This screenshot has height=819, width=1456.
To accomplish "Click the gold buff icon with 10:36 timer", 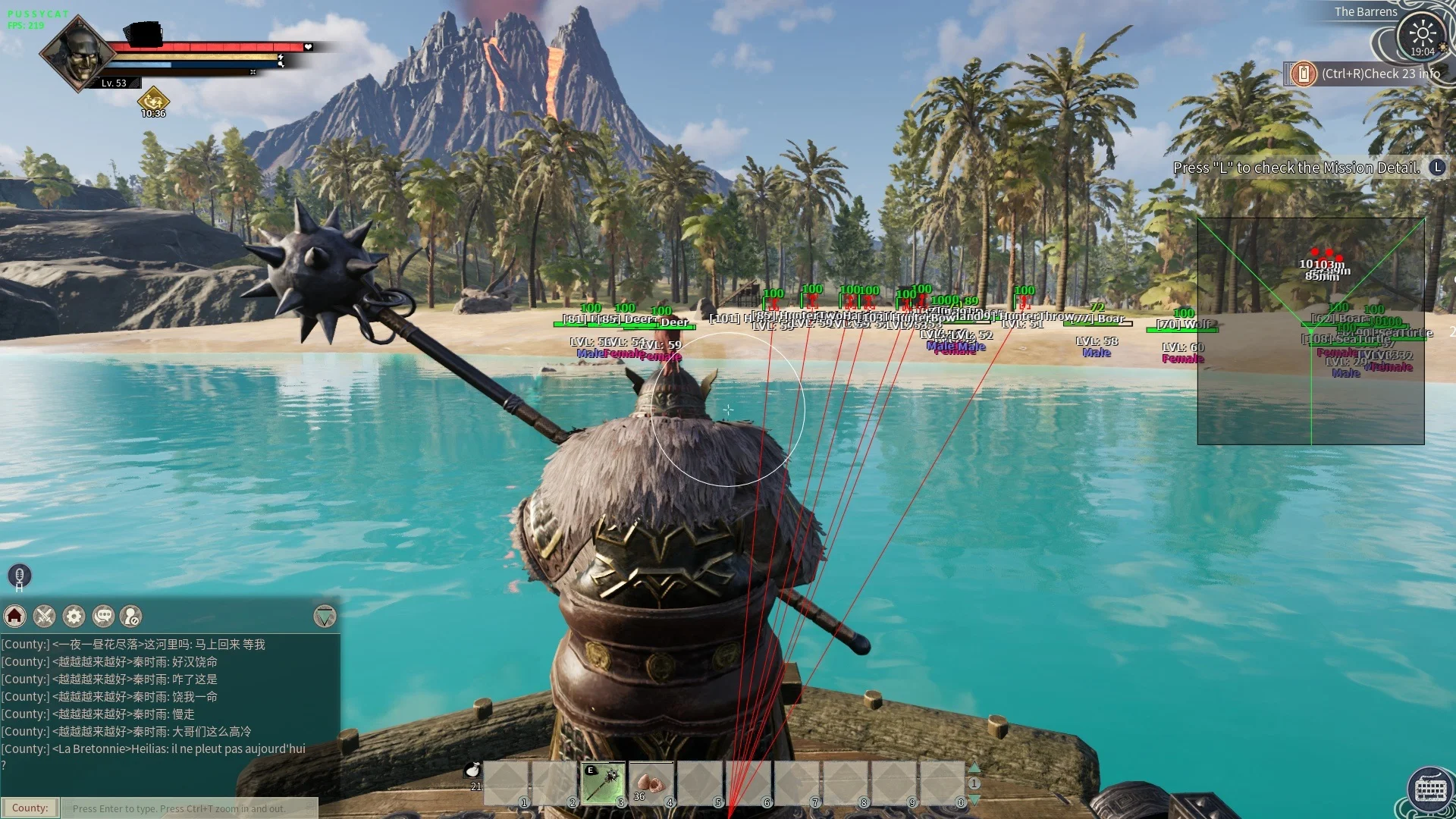I will click(153, 99).
